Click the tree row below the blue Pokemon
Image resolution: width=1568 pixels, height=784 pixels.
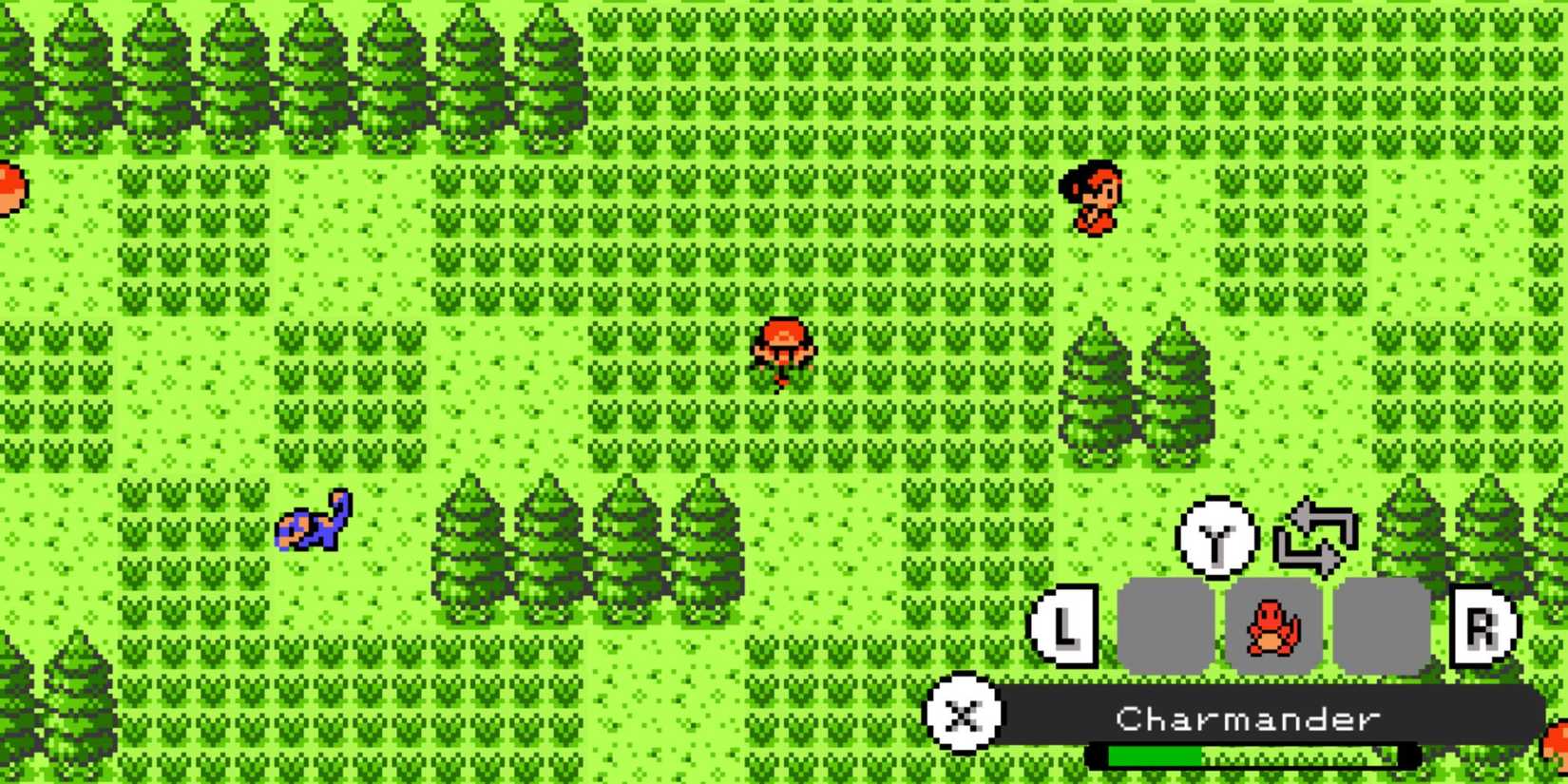click(589, 551)
